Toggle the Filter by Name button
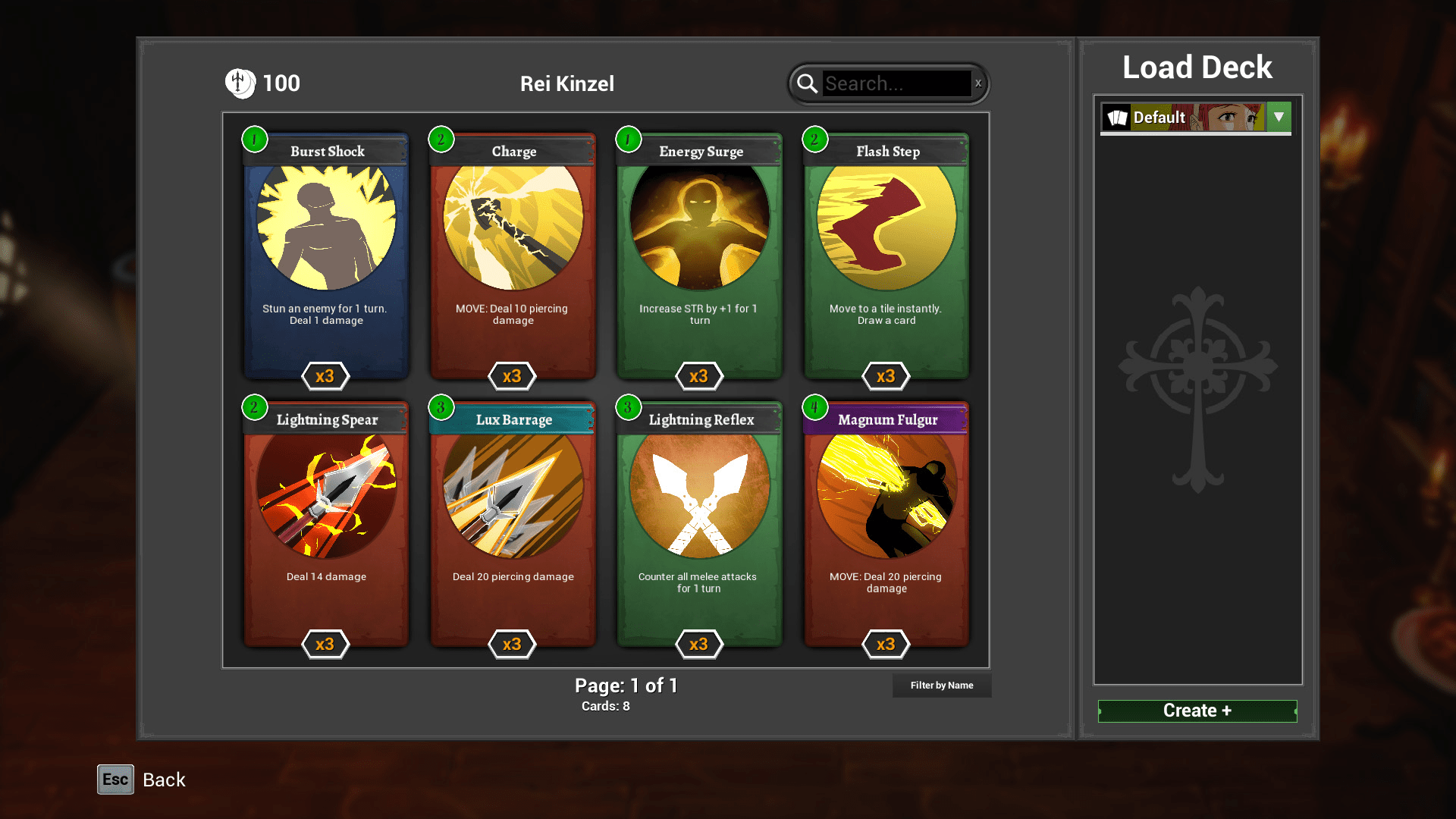 pos(942,686)
